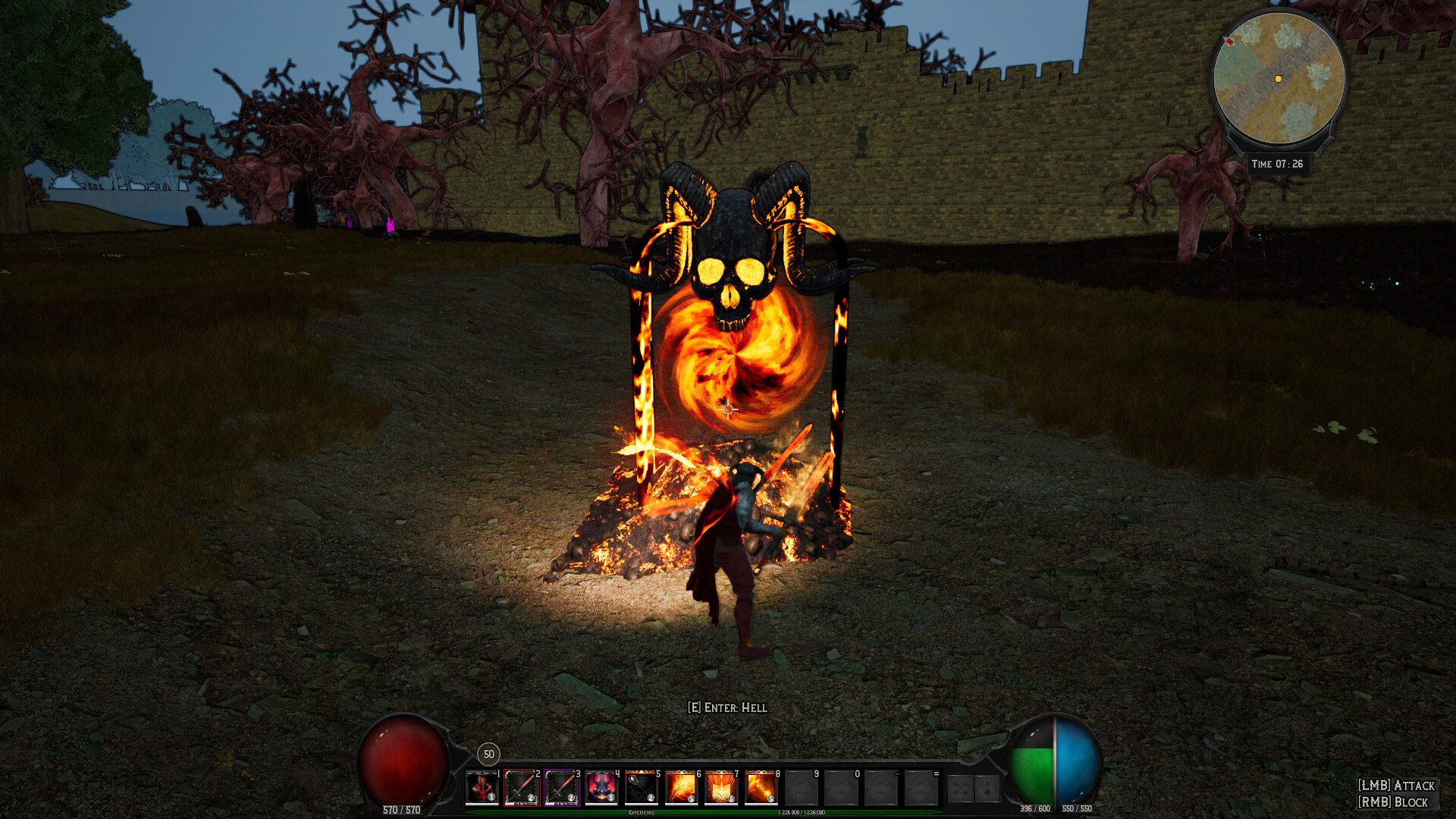Screen dimensions: 1456x819
Task: Click the Time 07:26 display under the minimap
Action: point(1279,162)
